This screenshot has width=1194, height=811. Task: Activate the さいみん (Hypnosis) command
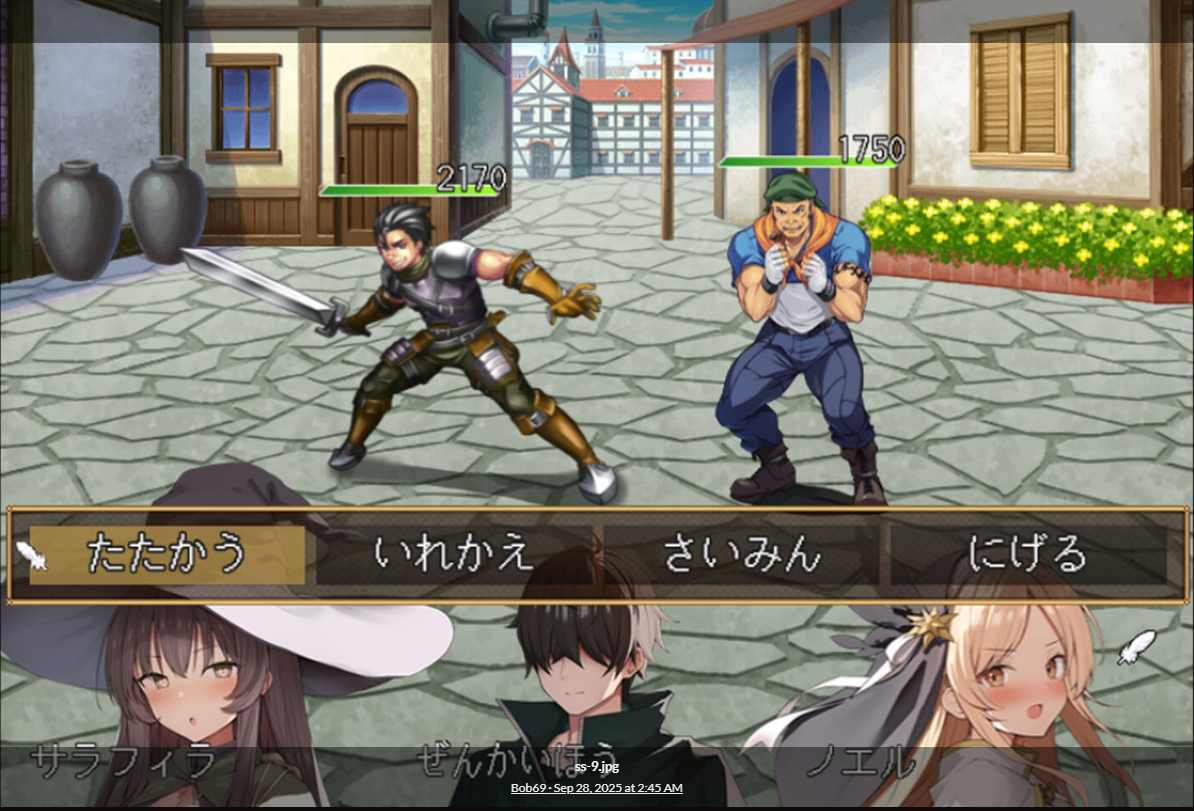[741, 554]
